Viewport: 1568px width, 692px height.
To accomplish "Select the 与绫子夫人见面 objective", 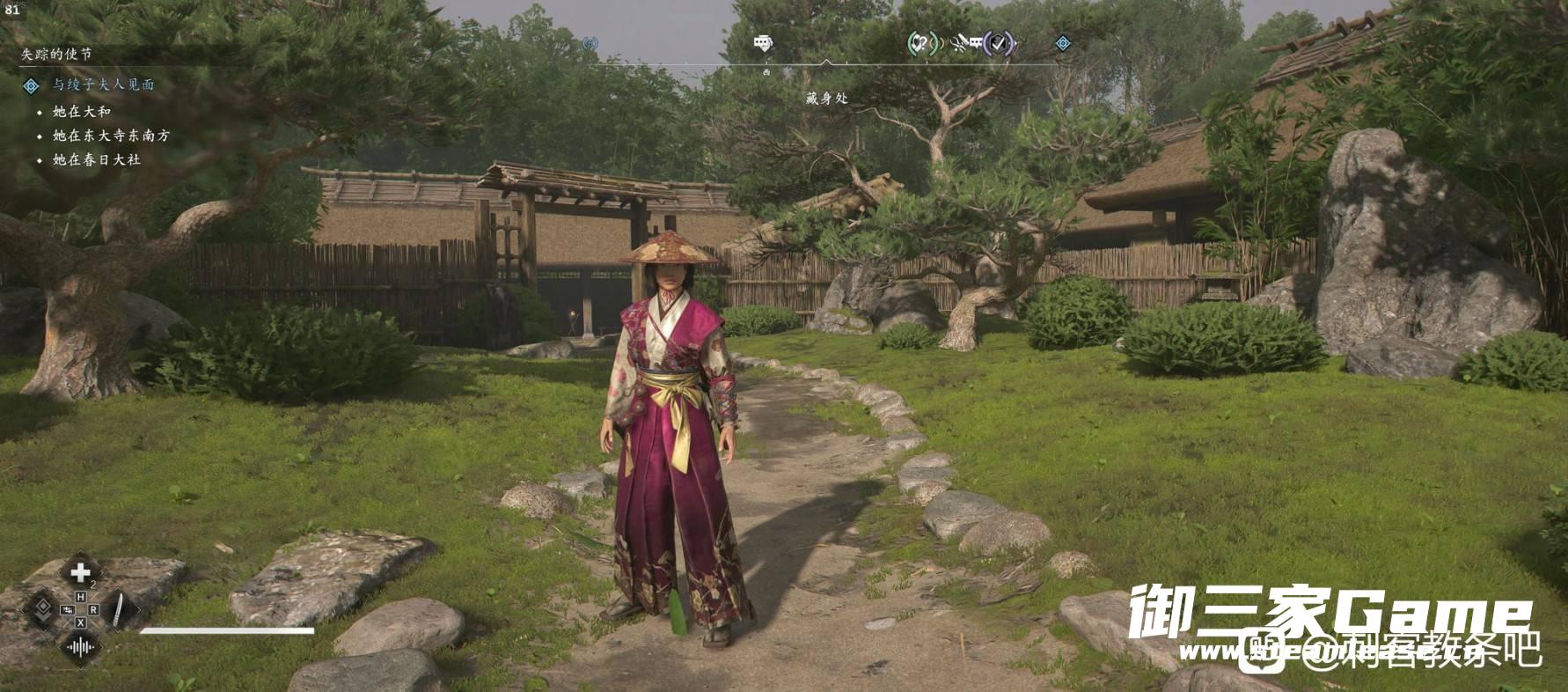I will point(103,85).
